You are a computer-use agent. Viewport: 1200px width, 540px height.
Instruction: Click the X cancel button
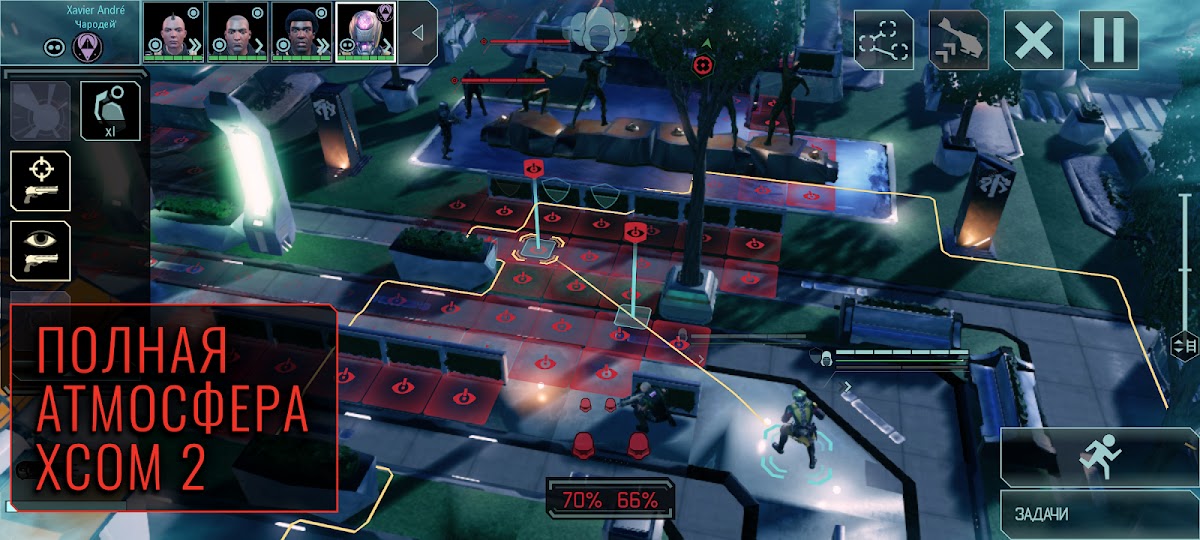click(1034, 40)
